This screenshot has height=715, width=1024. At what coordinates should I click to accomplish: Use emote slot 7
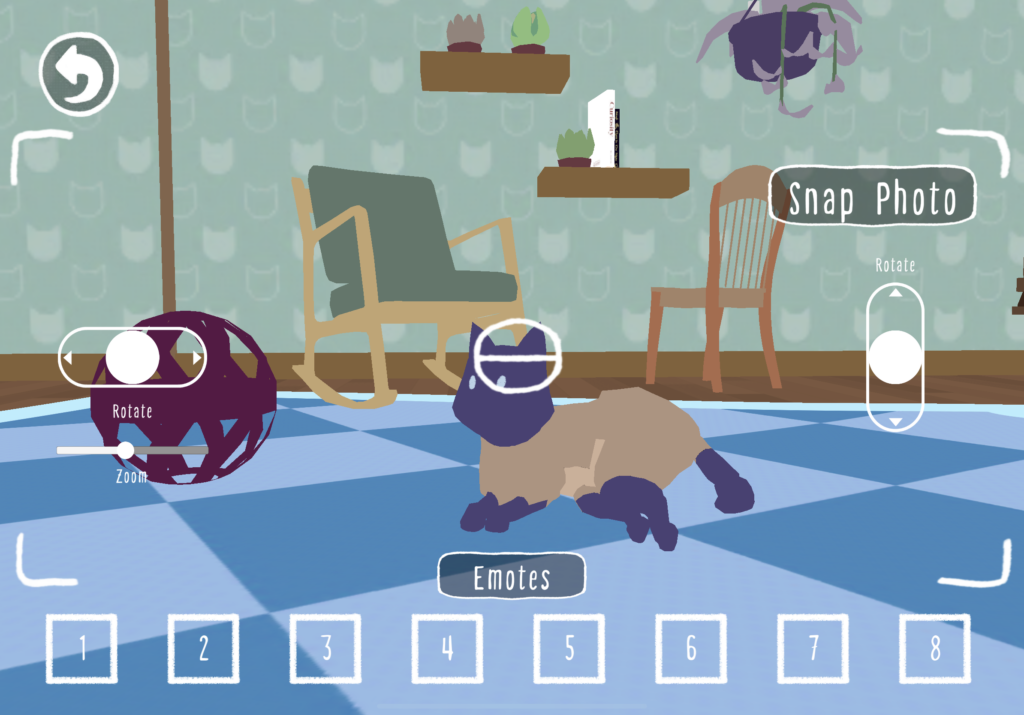pos(814,649)
